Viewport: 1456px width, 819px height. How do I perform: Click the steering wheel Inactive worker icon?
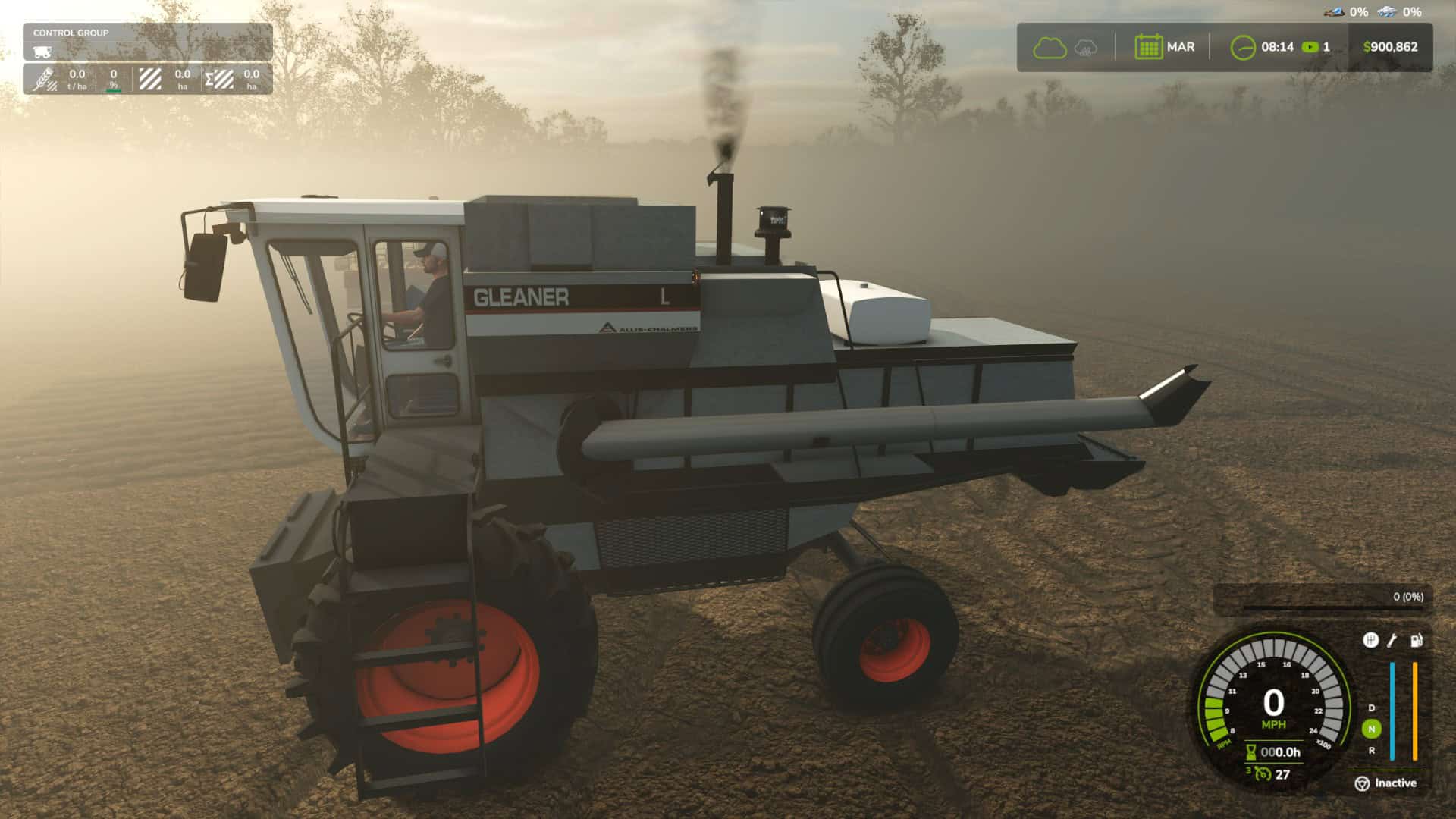(1362, 783)
